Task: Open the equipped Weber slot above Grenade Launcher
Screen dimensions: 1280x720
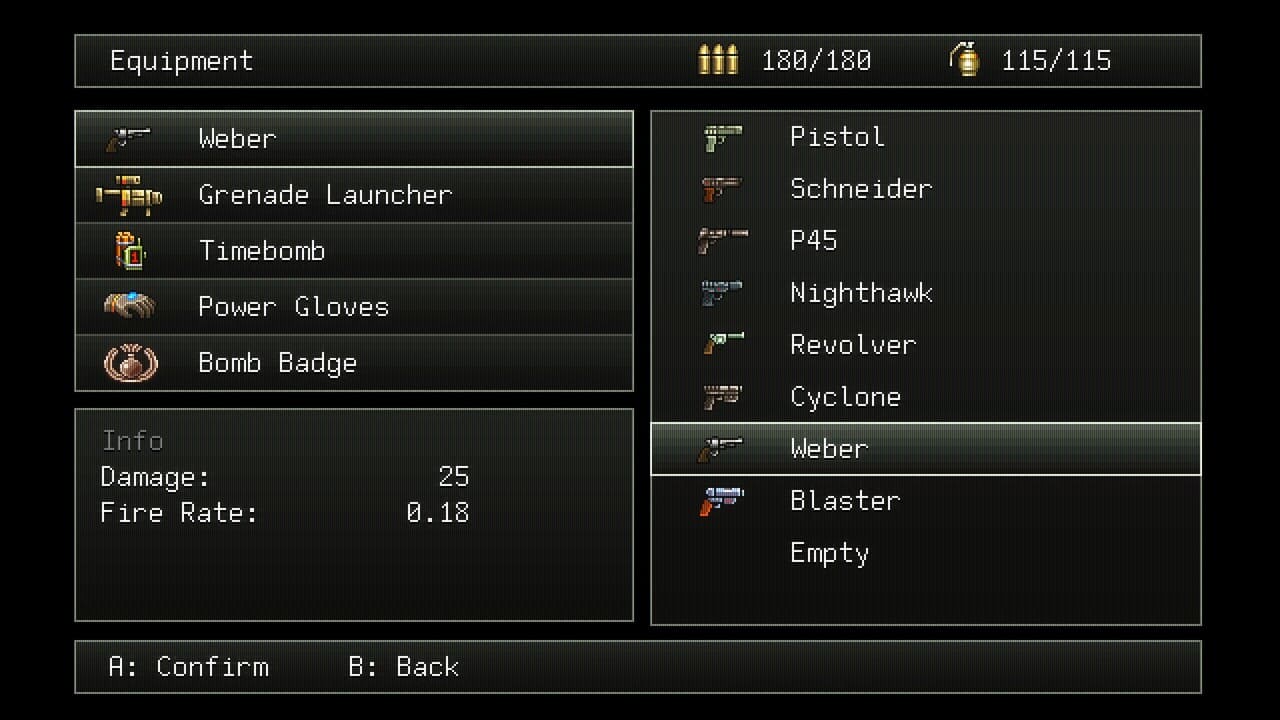Action: [x=236, y=139]
